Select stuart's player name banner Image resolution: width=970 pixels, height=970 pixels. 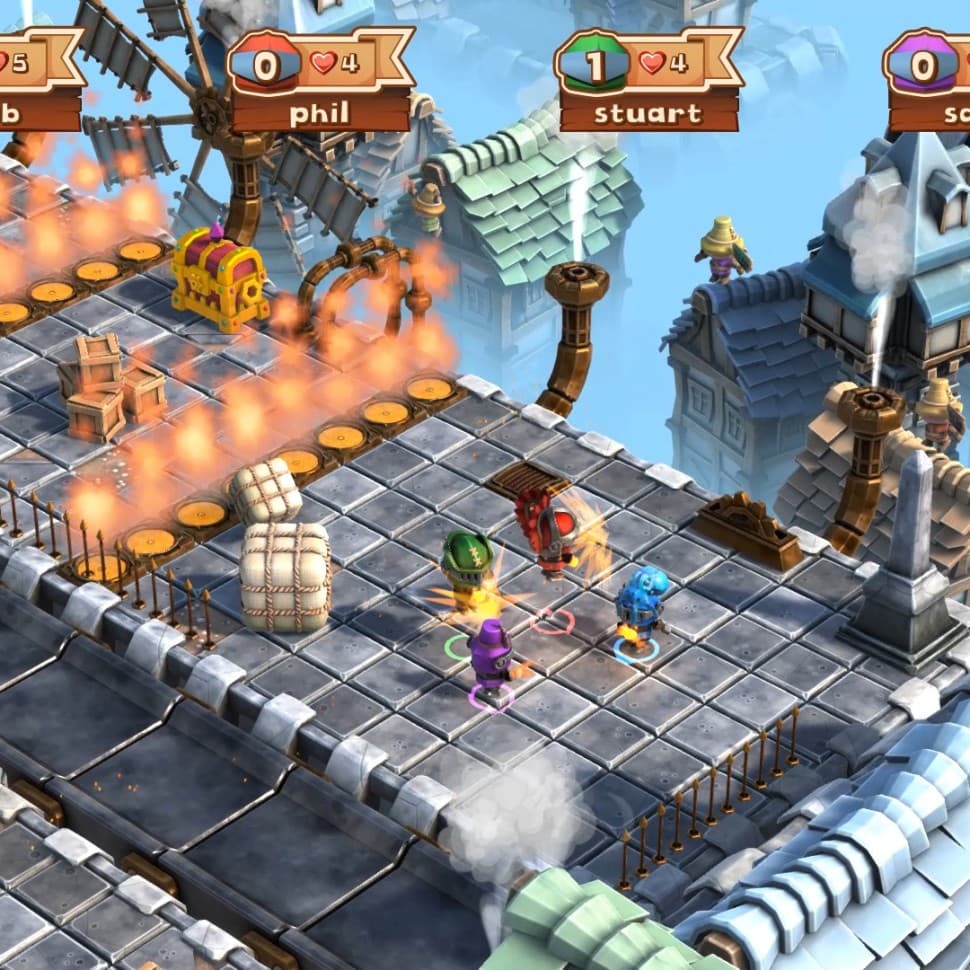(648, 112)
